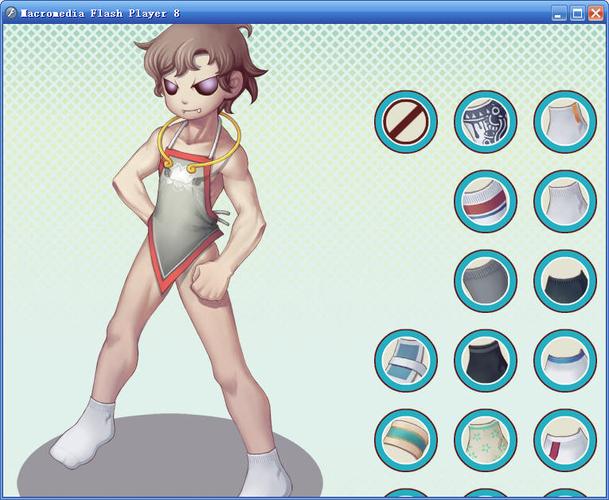
Task: Pick the white garment with red side panel
Action: click(x=565, y=440)
